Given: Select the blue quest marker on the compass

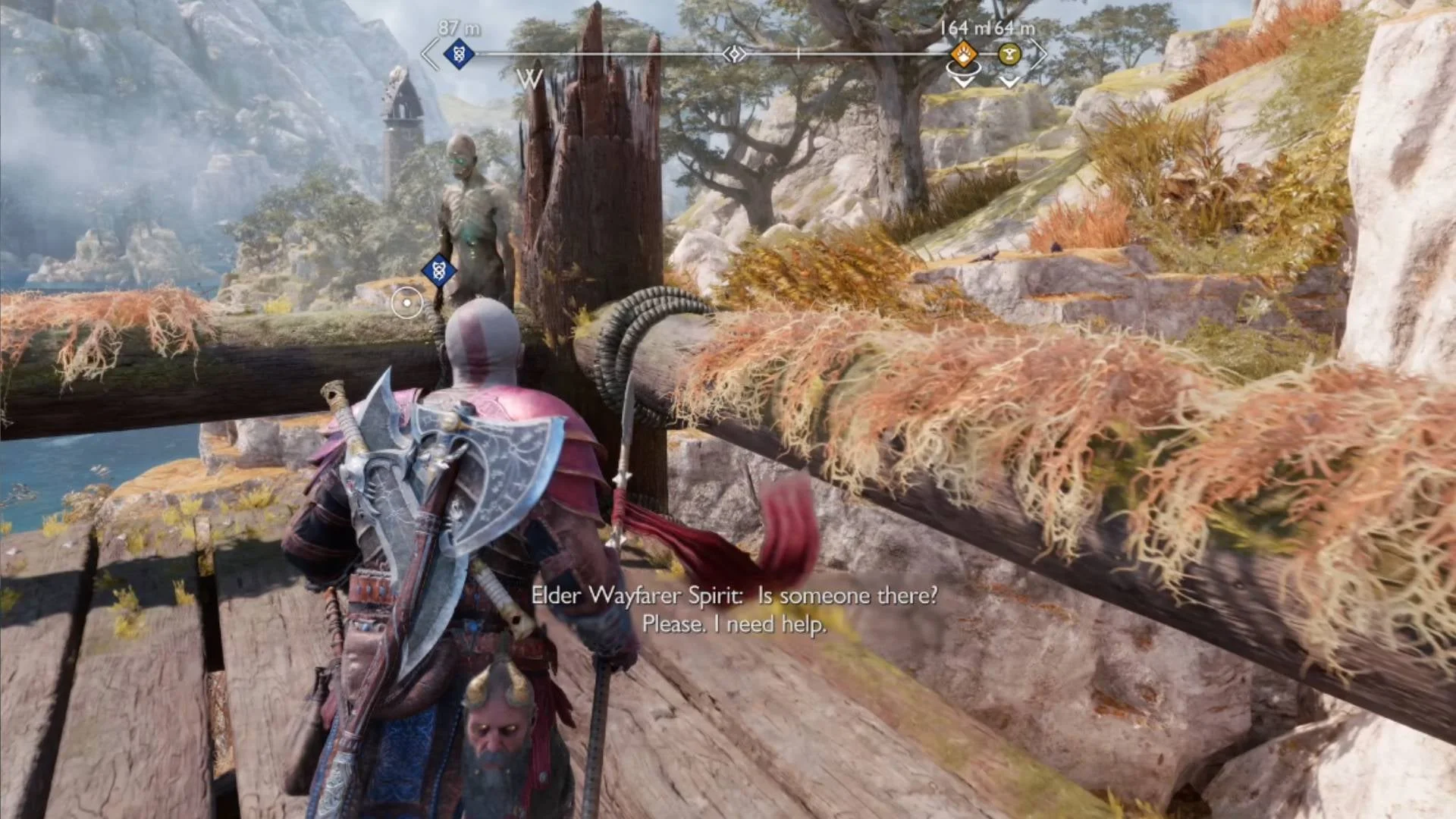Looking at the screenshot, I should pyautogui.click(x=457, y=54).
